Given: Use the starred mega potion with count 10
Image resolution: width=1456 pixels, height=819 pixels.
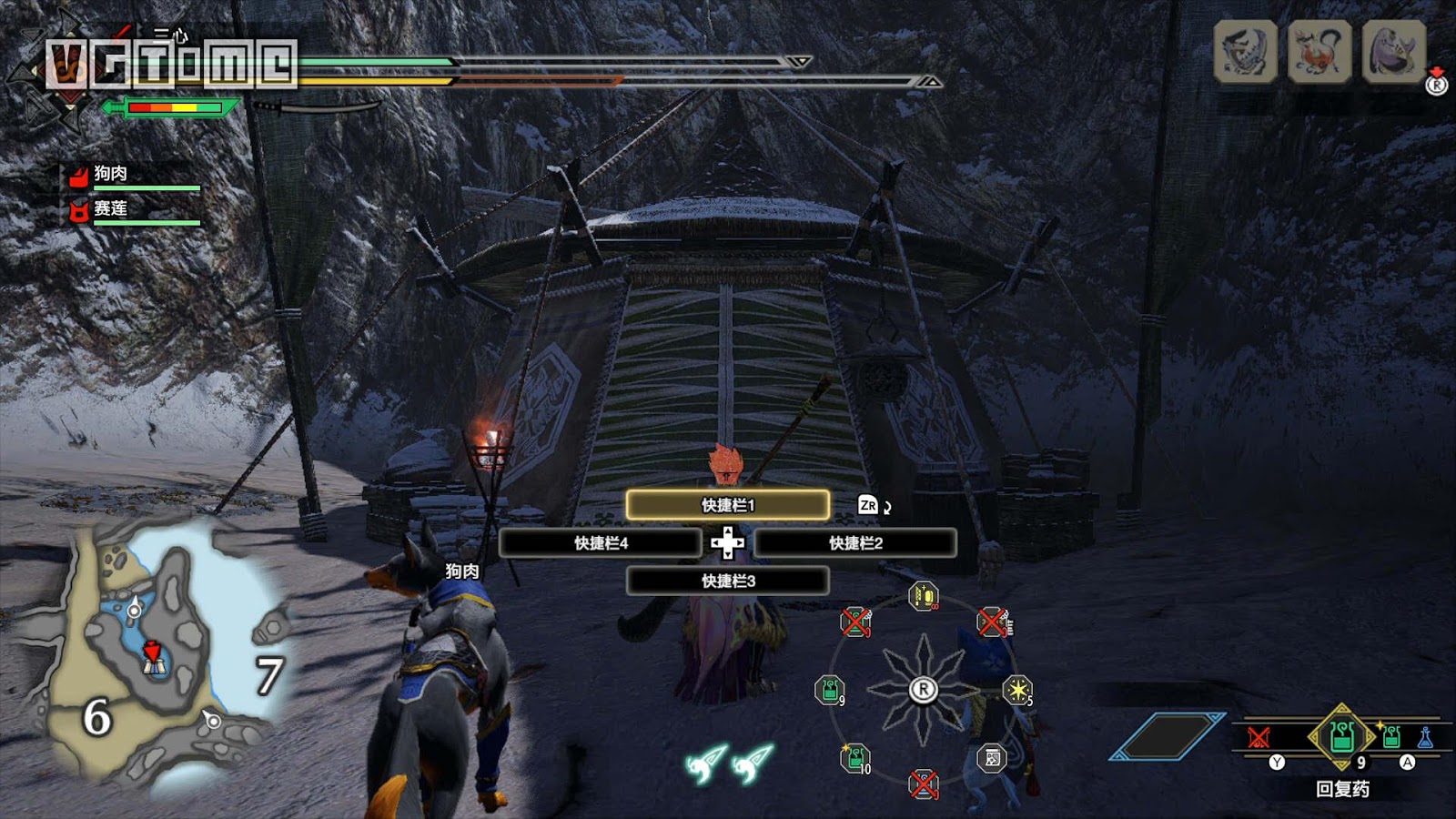Looking at the screenshot, I should click(x=854, y=757).
